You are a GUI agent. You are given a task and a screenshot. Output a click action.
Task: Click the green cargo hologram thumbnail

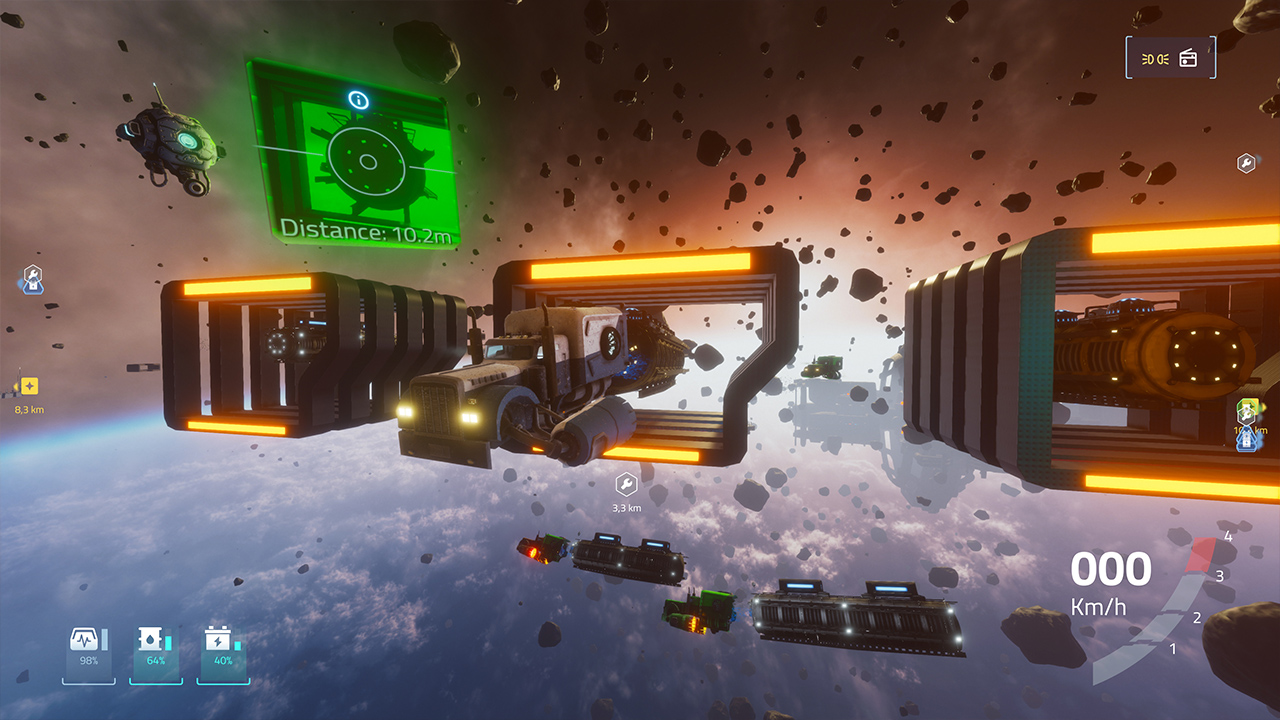click(x=370, y=162)
